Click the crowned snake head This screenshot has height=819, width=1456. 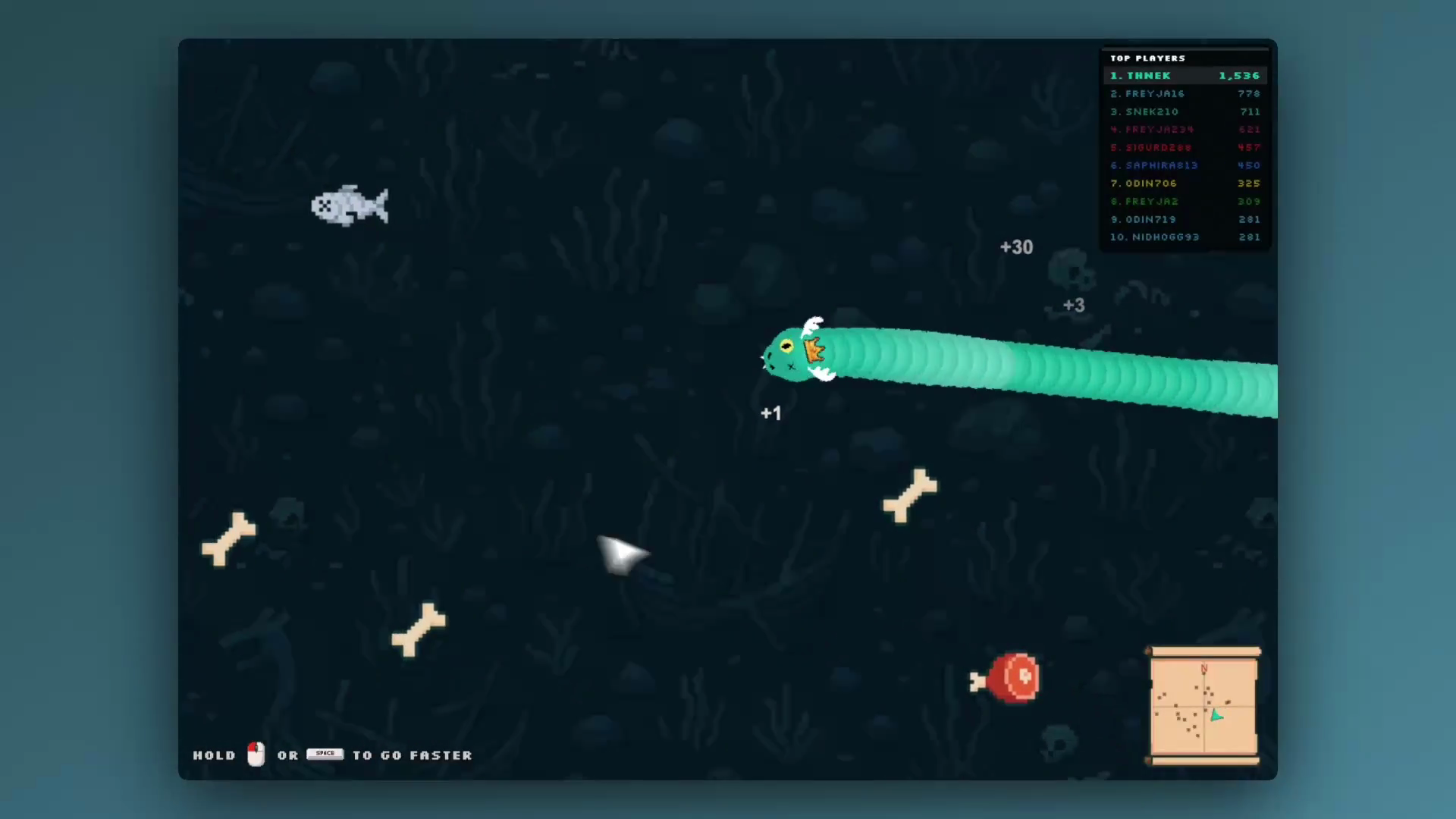point(792,353)
